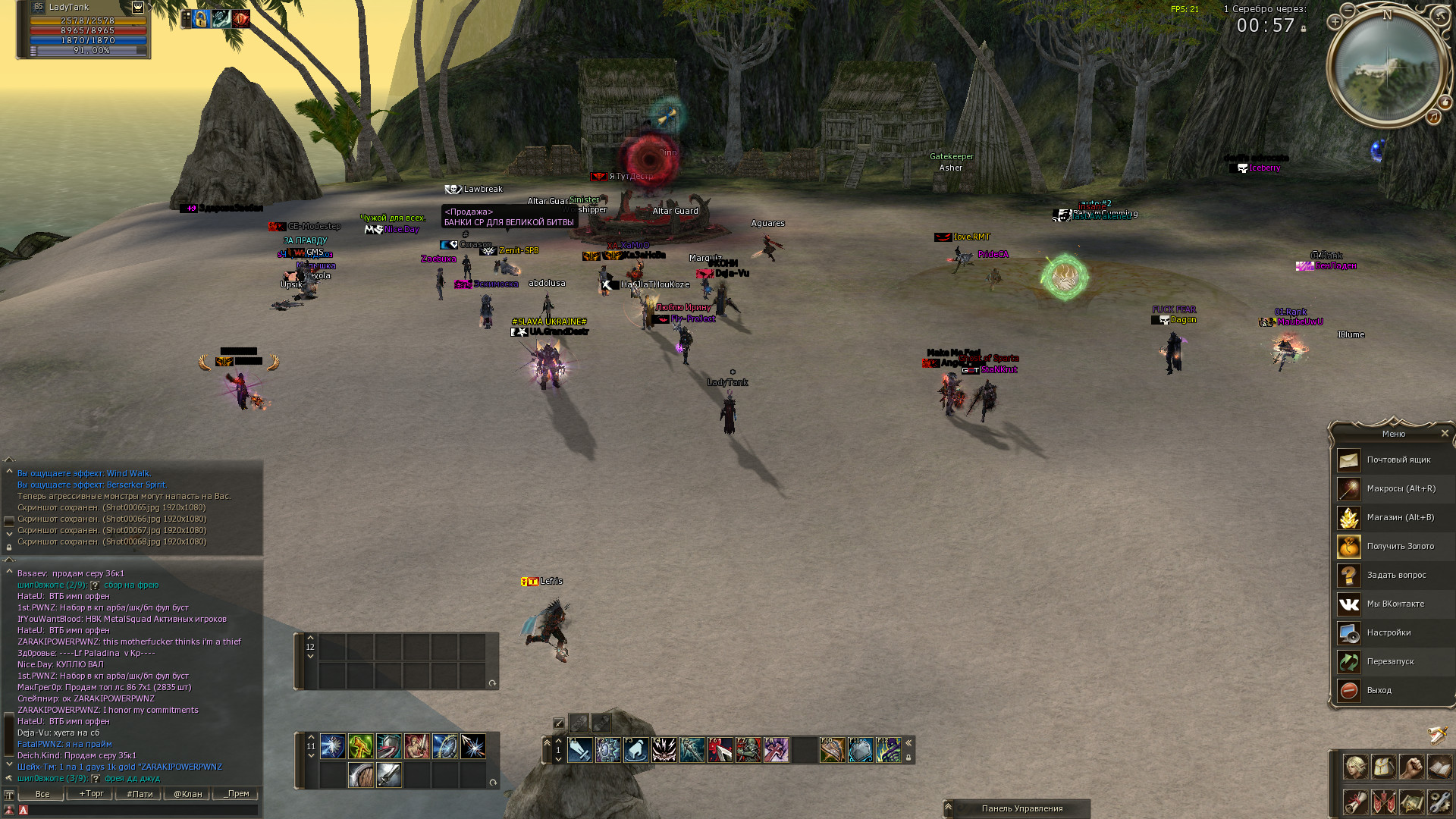The height and width of the screenshot is (819, 1456).
Task: Activate the F1 sword skill slot
Action: click(580, 750)
